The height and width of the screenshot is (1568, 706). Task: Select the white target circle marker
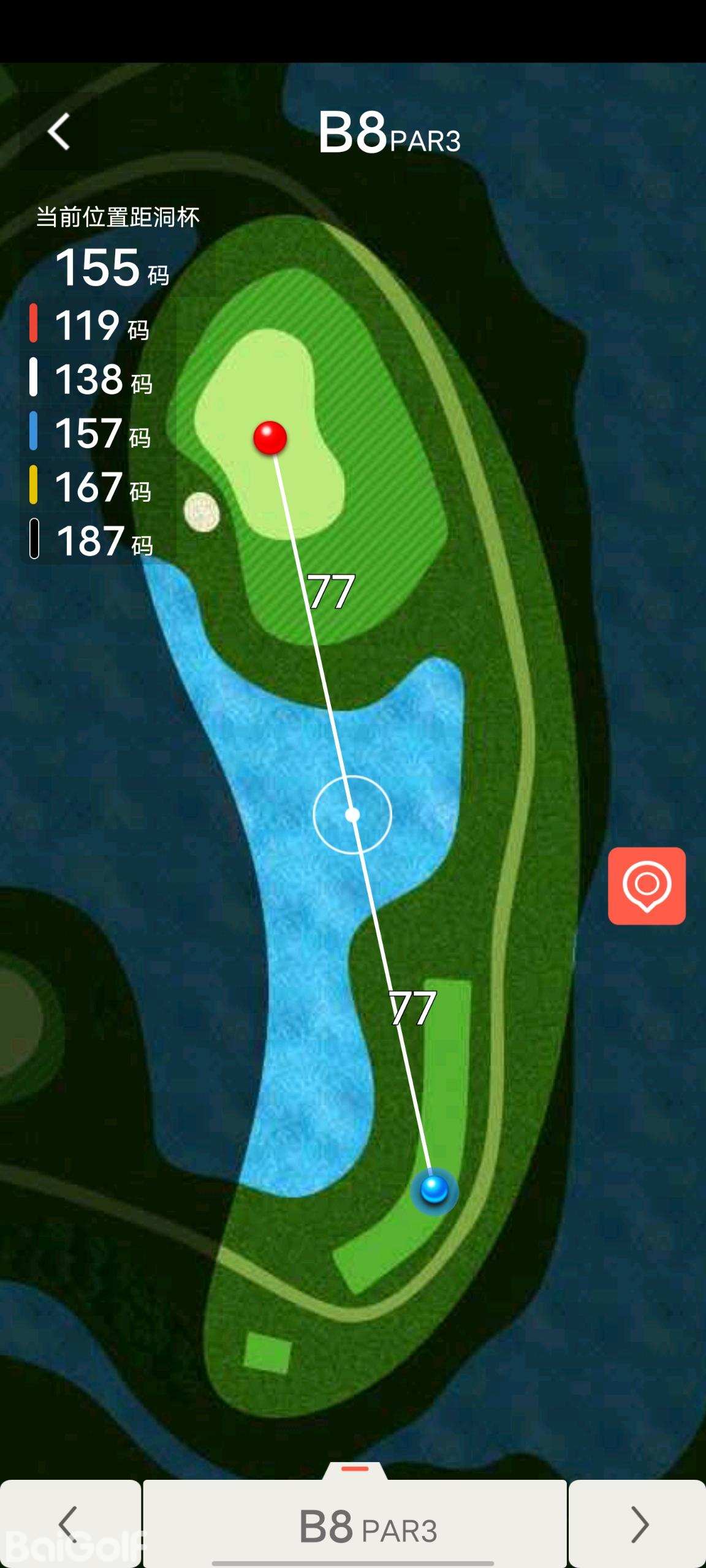[352, 815]
